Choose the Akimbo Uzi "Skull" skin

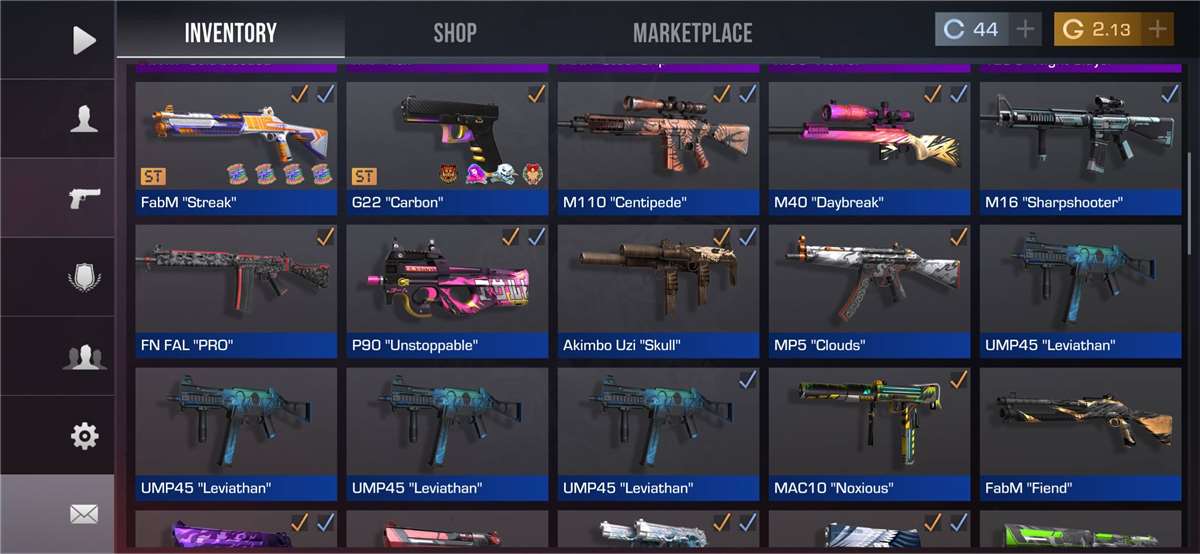[658, 290]
